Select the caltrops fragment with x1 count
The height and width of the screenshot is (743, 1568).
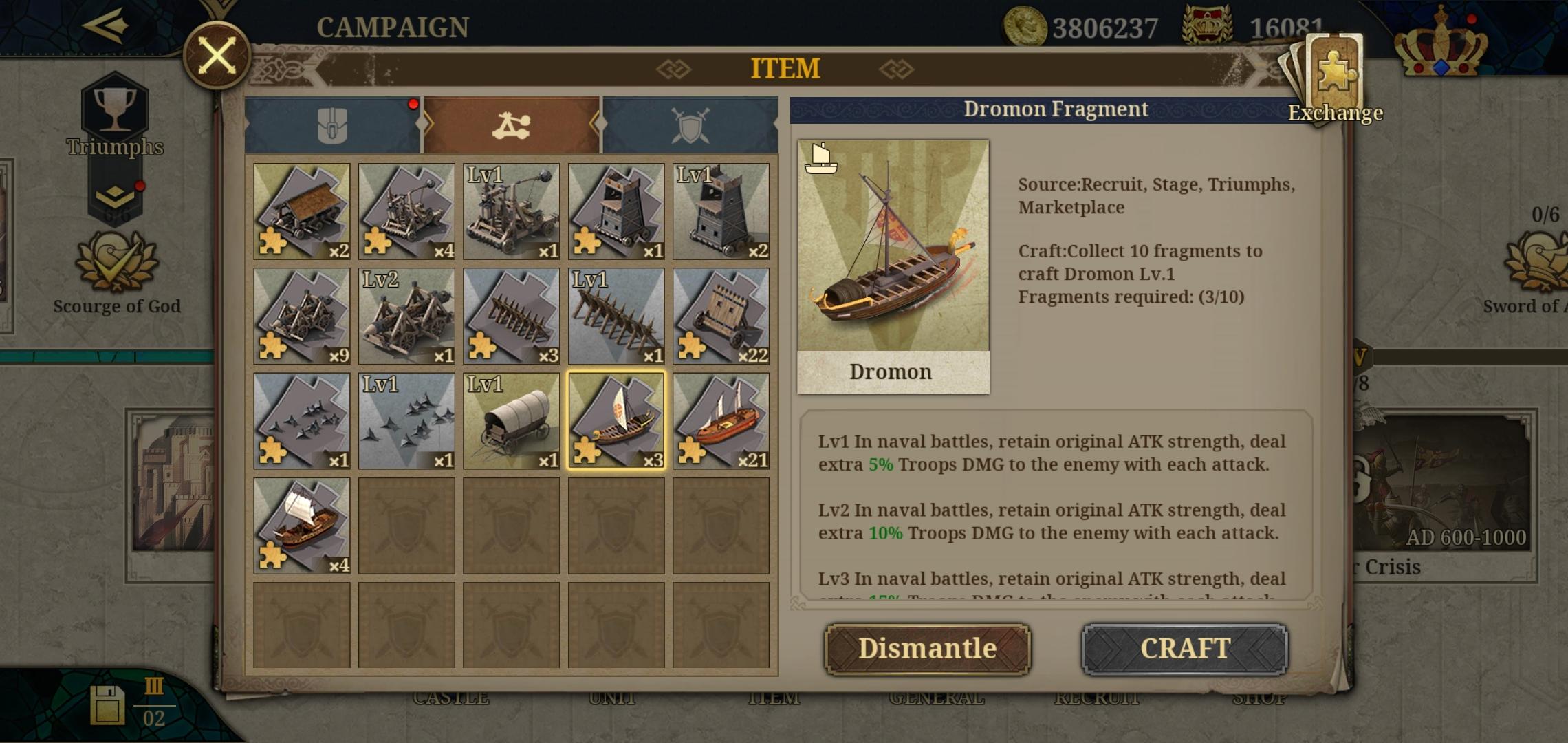tap(301, 420)
